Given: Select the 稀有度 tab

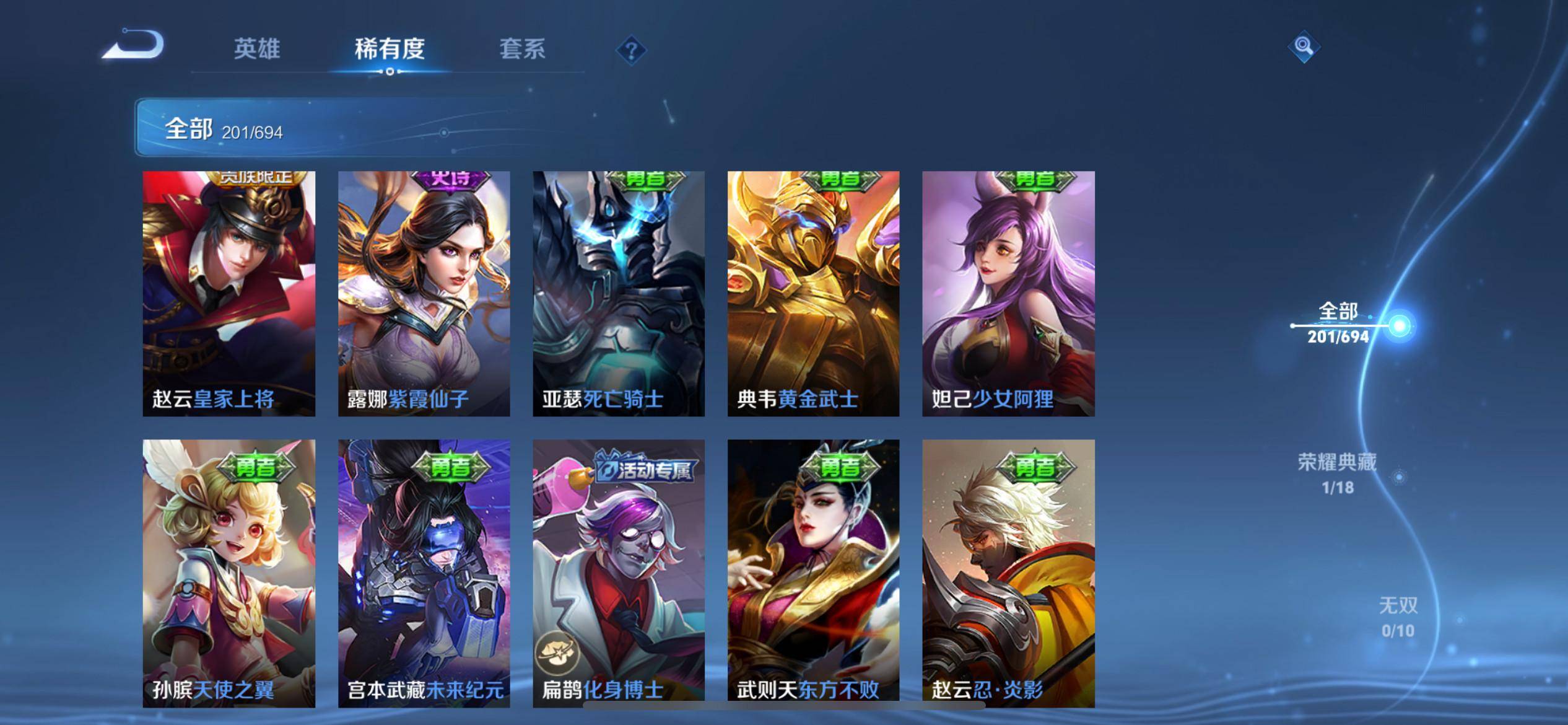Looking at the screenshot, I should point(390,49).
